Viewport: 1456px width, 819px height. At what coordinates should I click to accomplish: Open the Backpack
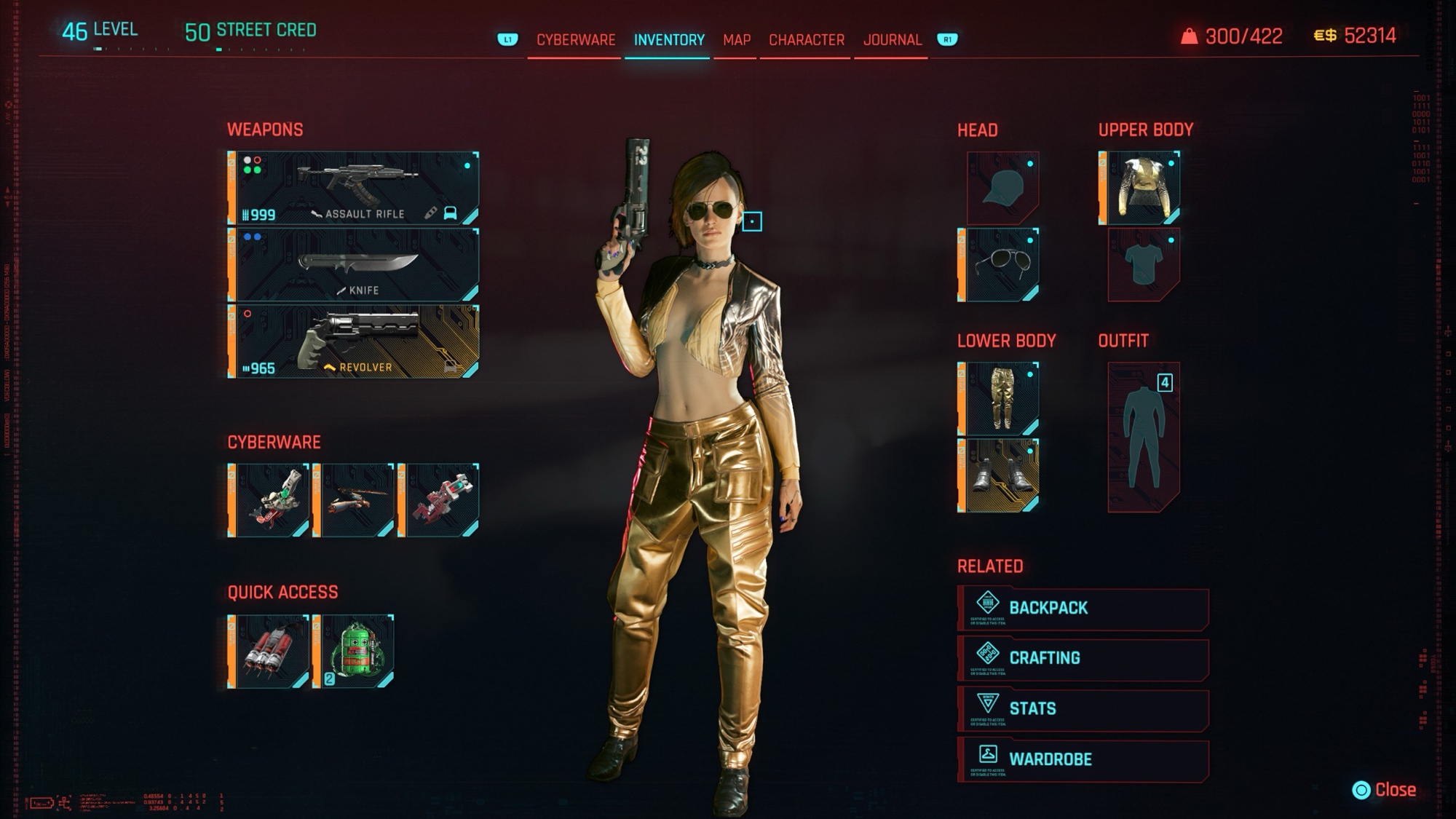click(x=1083, y=609)
